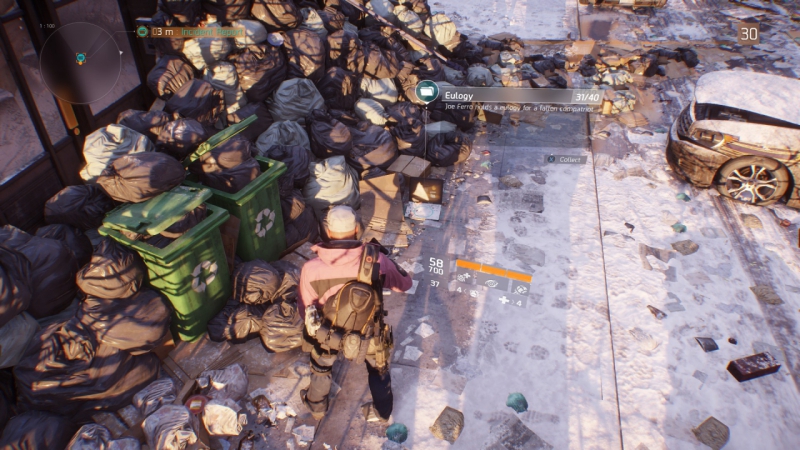Open the circular minimap

pyautogui.click(x=80, y=62)
